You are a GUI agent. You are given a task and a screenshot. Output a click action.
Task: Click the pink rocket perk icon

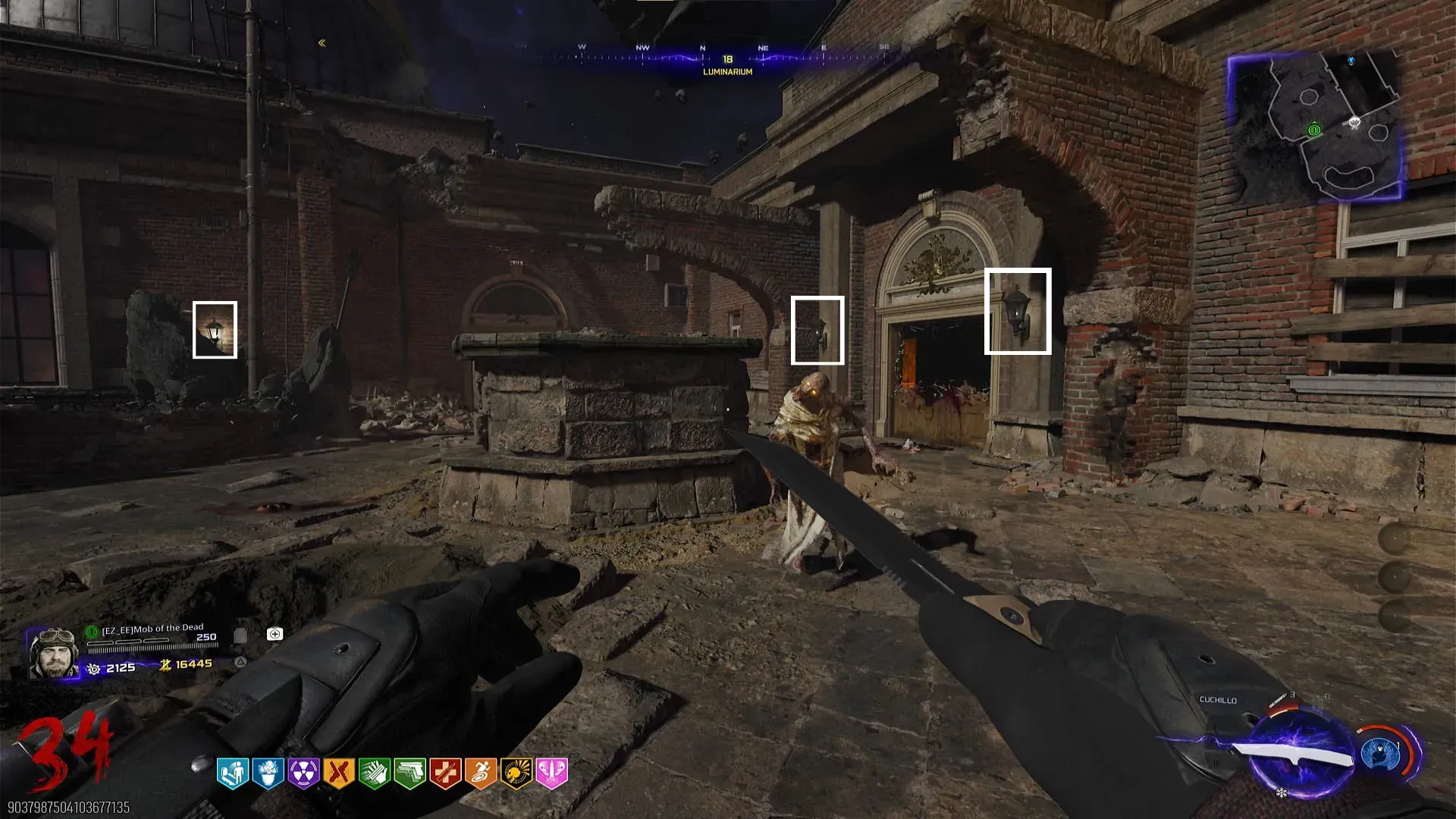coord(551,773)
